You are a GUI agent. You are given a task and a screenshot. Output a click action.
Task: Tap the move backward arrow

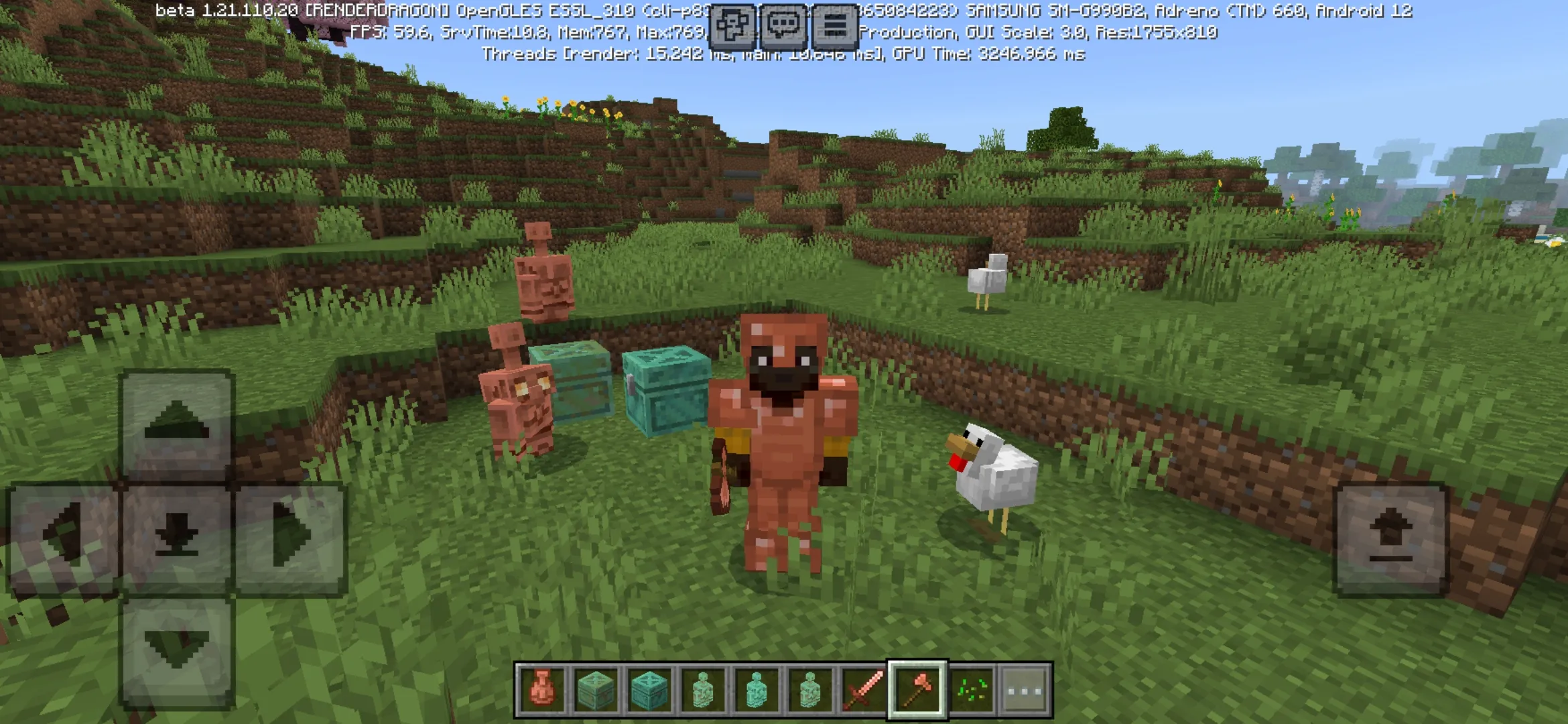(x=177, y=650)
